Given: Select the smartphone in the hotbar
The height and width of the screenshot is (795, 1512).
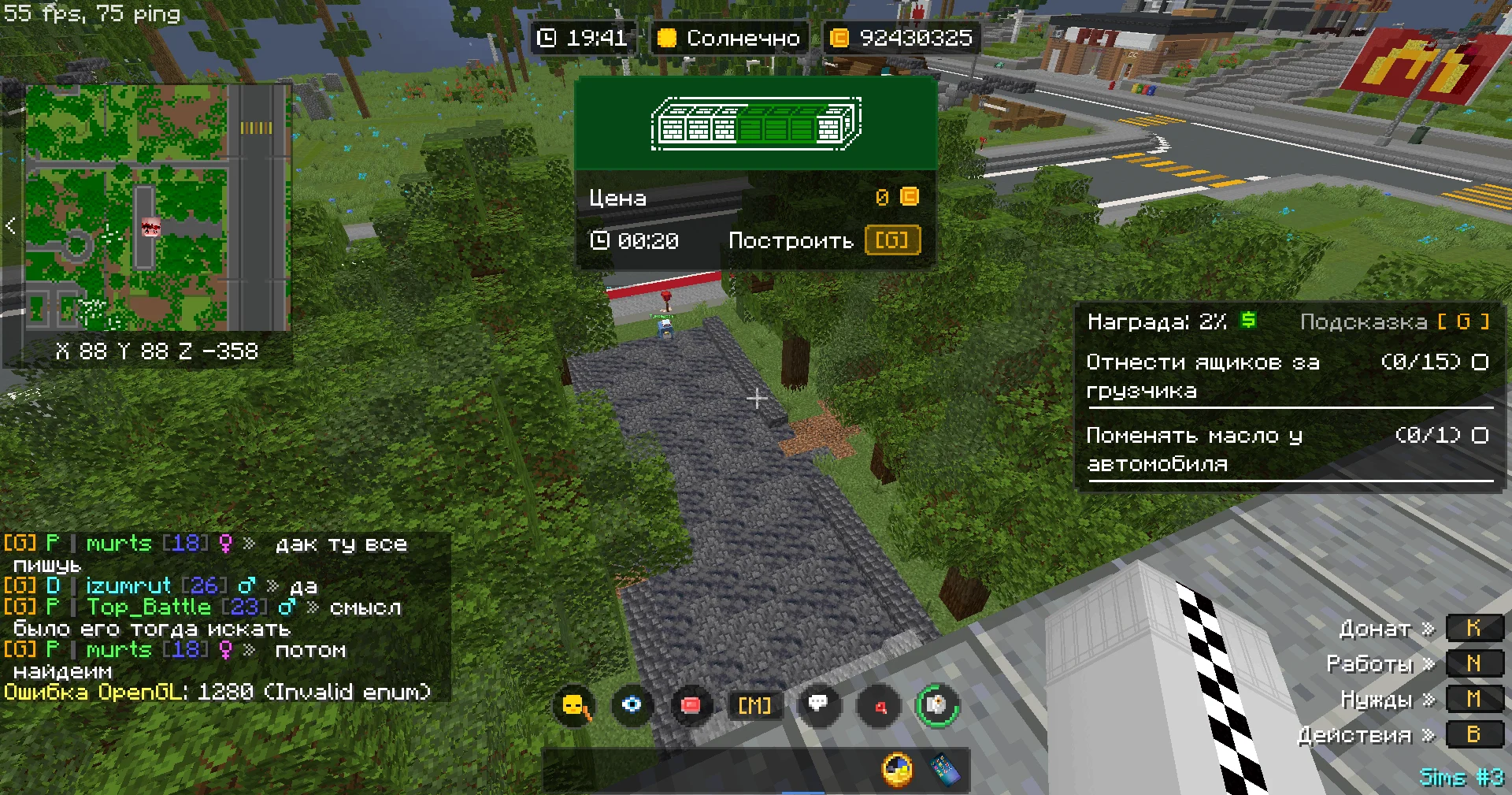Looking at the screenshot, I should click(945, 770).
